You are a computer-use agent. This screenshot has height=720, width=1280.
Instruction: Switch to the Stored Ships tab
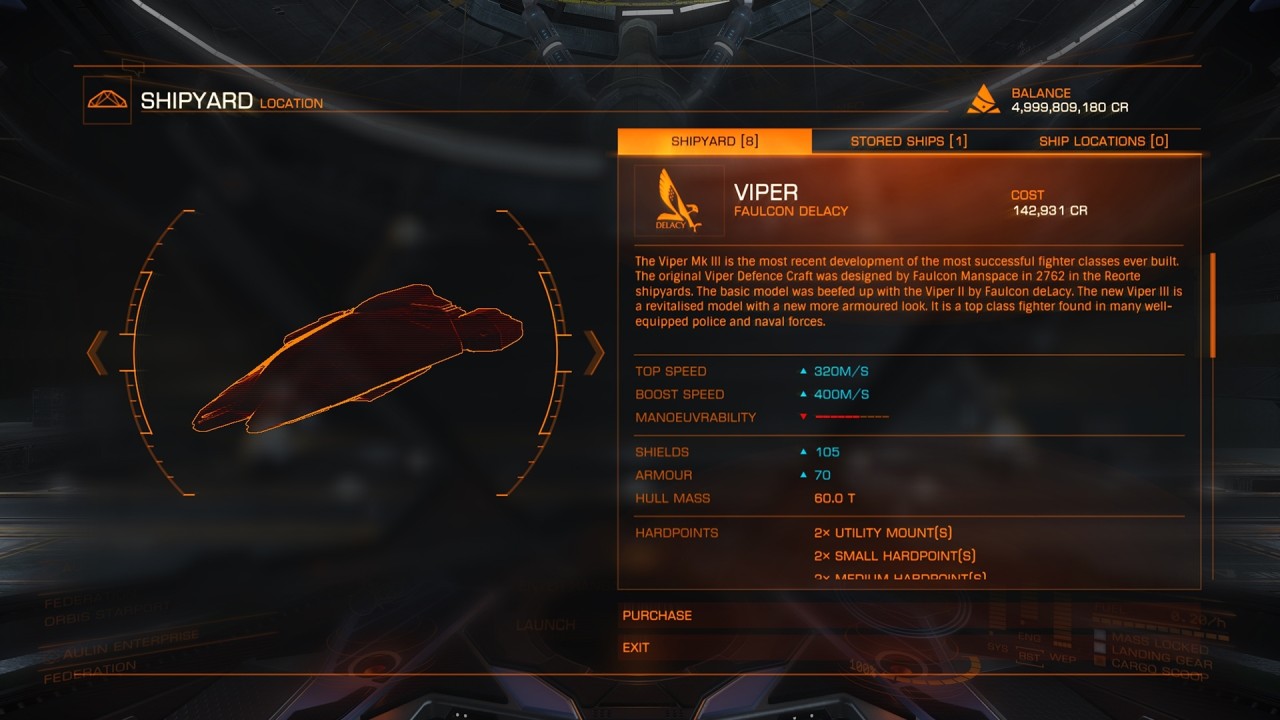(x=908, y=141)
